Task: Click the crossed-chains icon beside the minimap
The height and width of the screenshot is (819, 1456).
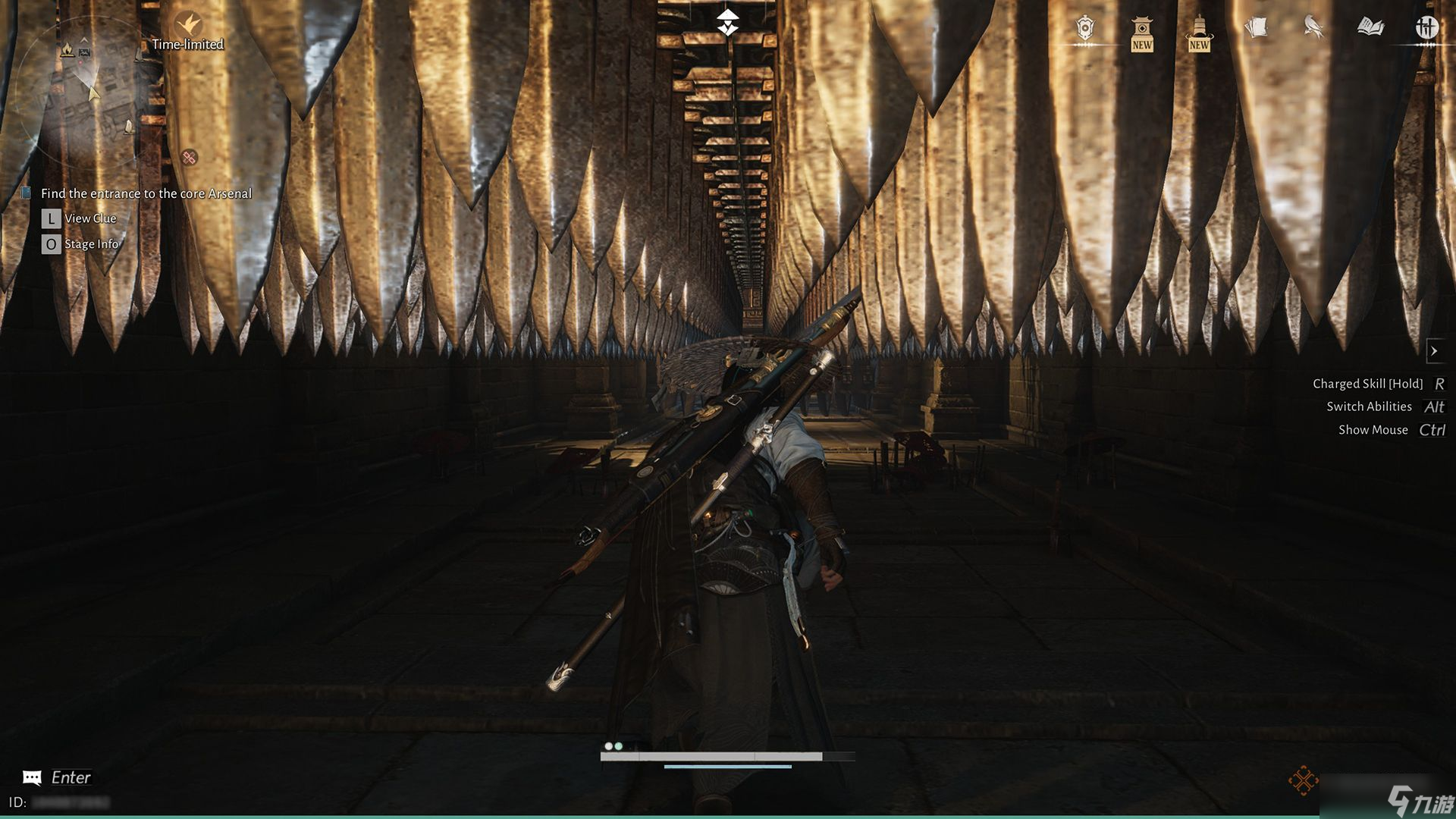Action: 190,158
